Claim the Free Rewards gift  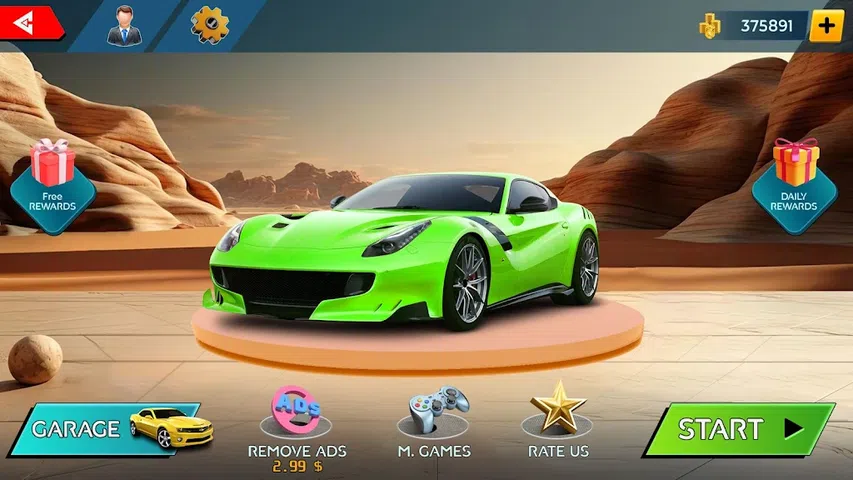(x=52, y=186)
